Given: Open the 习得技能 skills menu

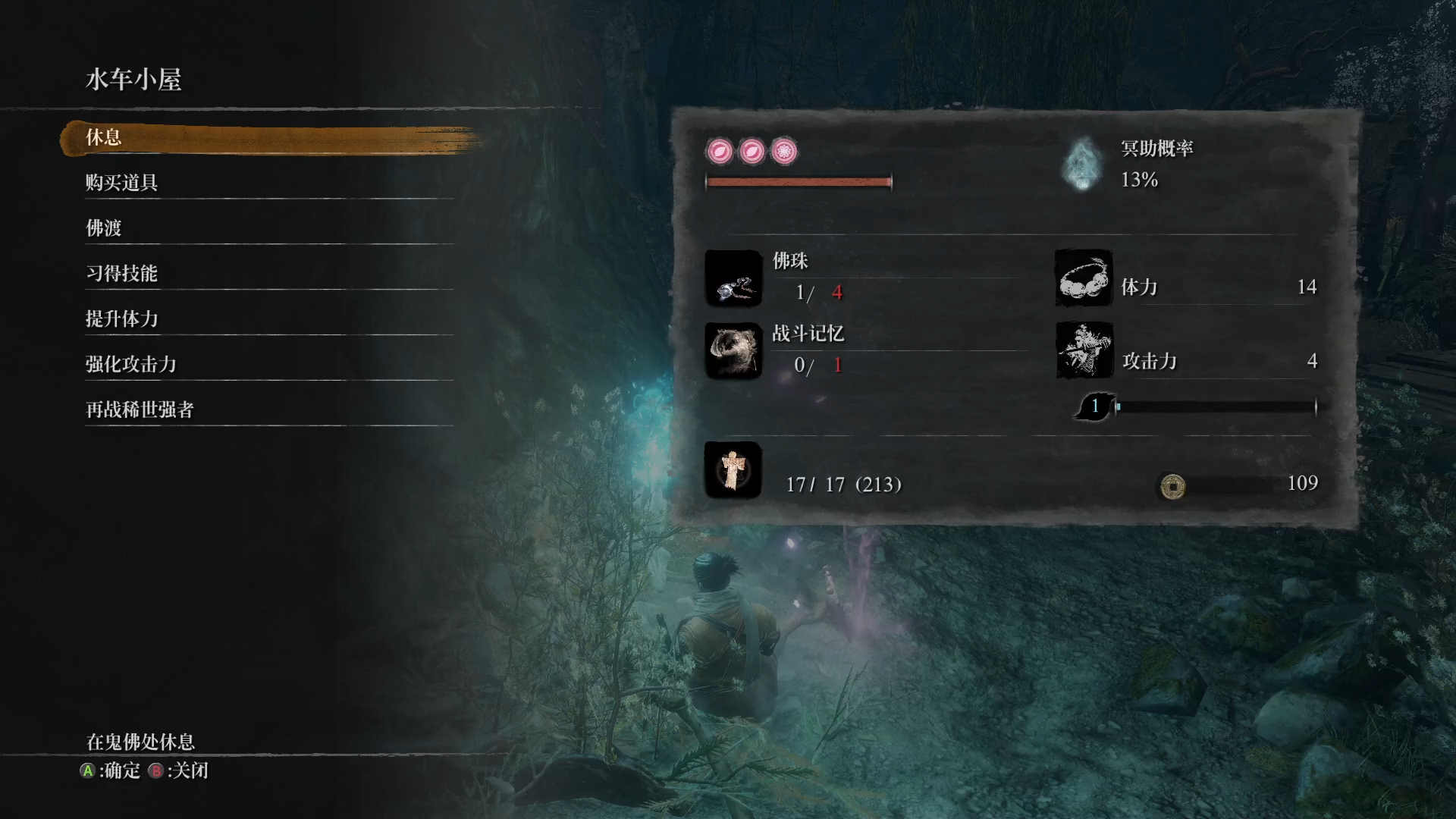Looking at the screenshot, I should pyautogui.click(x=121, y=274).
